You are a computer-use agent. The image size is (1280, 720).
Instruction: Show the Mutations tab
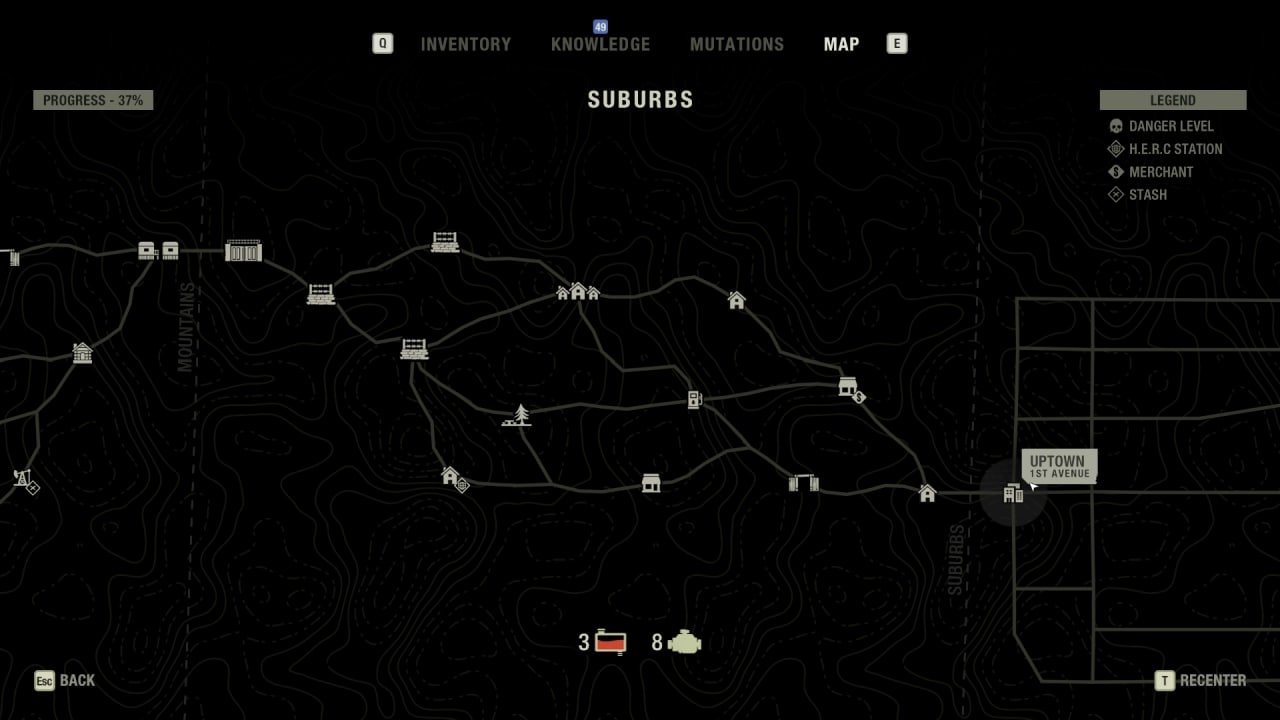737,44
